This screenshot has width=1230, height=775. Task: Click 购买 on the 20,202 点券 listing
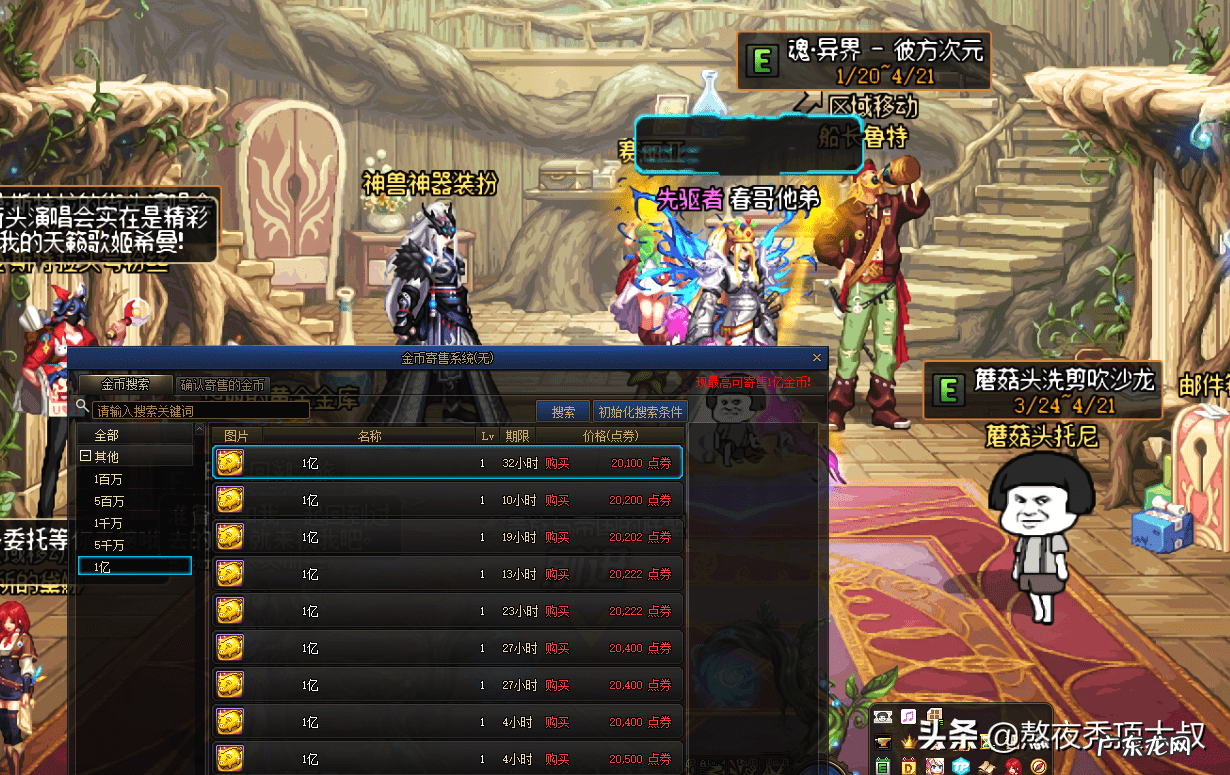pos(557,537)
